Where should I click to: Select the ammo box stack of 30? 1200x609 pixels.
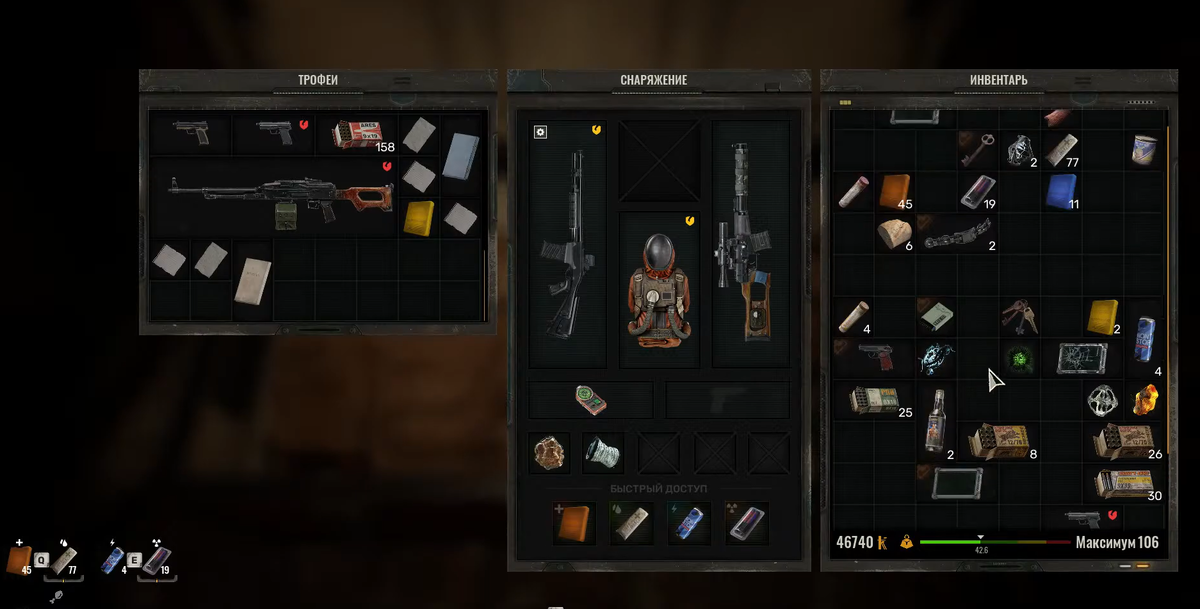click(x=1124, y=483)
